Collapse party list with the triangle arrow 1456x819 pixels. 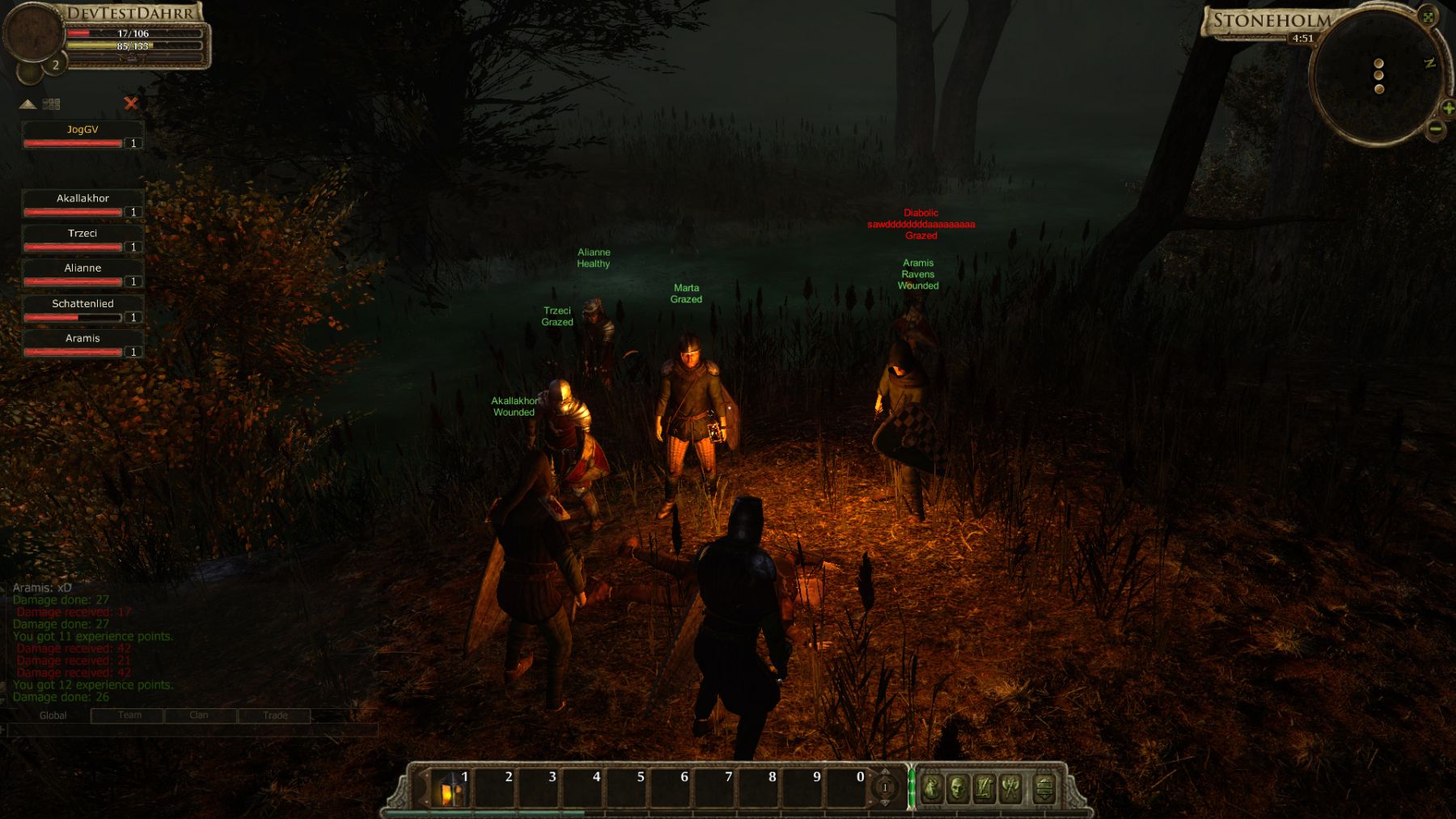[28, 103]
